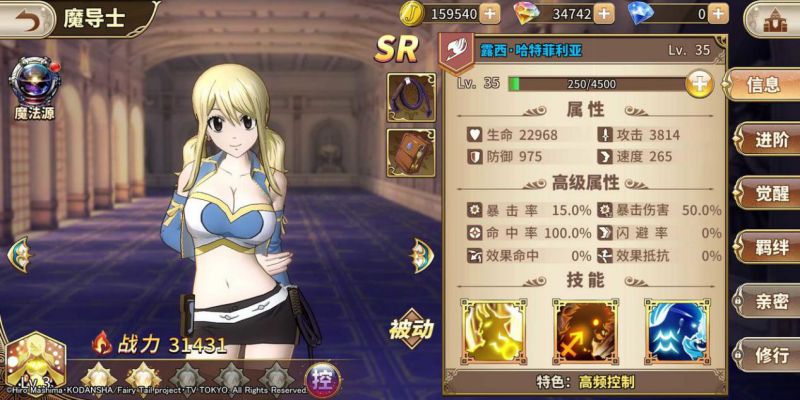This screenshot has width=800, height=400.
Task: Go back using the return arrow
Action: 22,17
